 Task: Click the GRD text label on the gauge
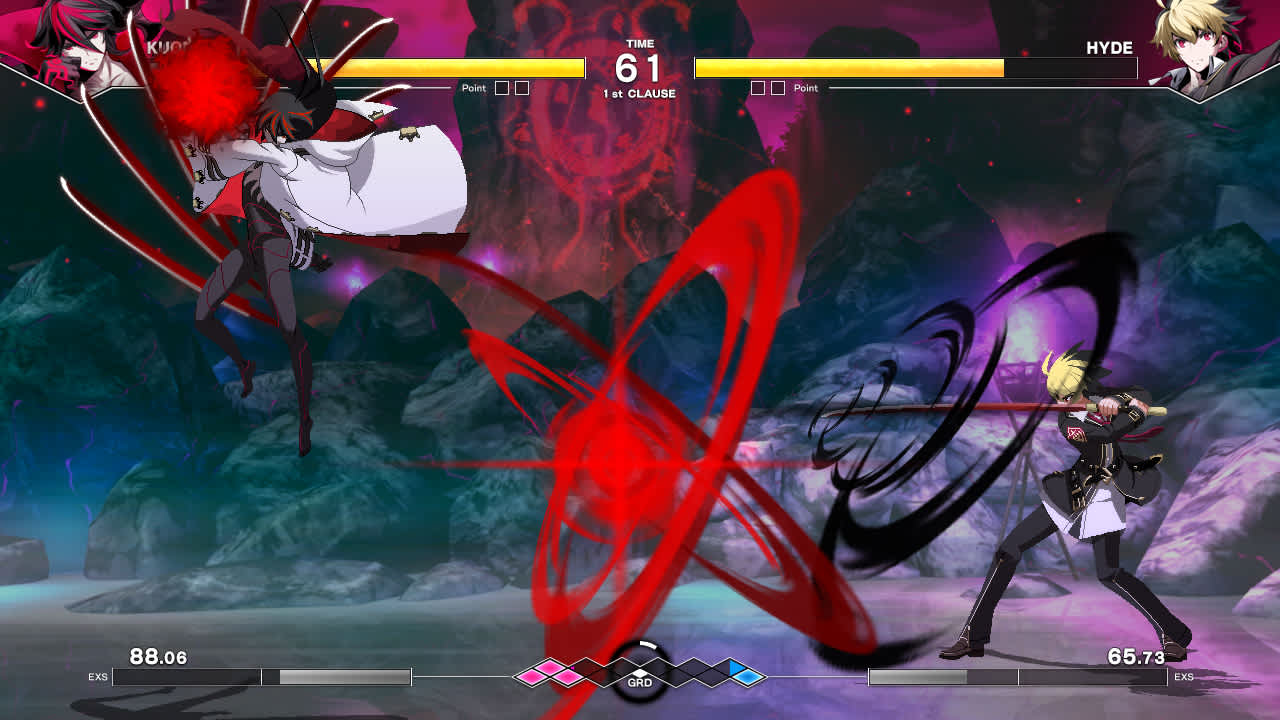tap(640, 683)
